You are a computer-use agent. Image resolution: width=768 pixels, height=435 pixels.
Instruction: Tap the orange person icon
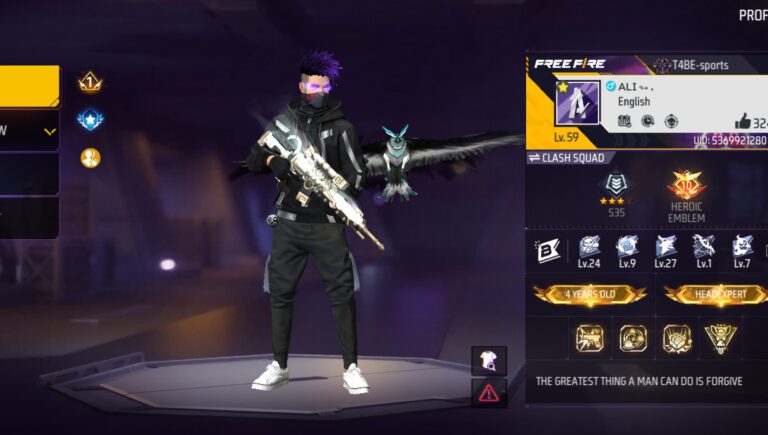tap(90, 158)
